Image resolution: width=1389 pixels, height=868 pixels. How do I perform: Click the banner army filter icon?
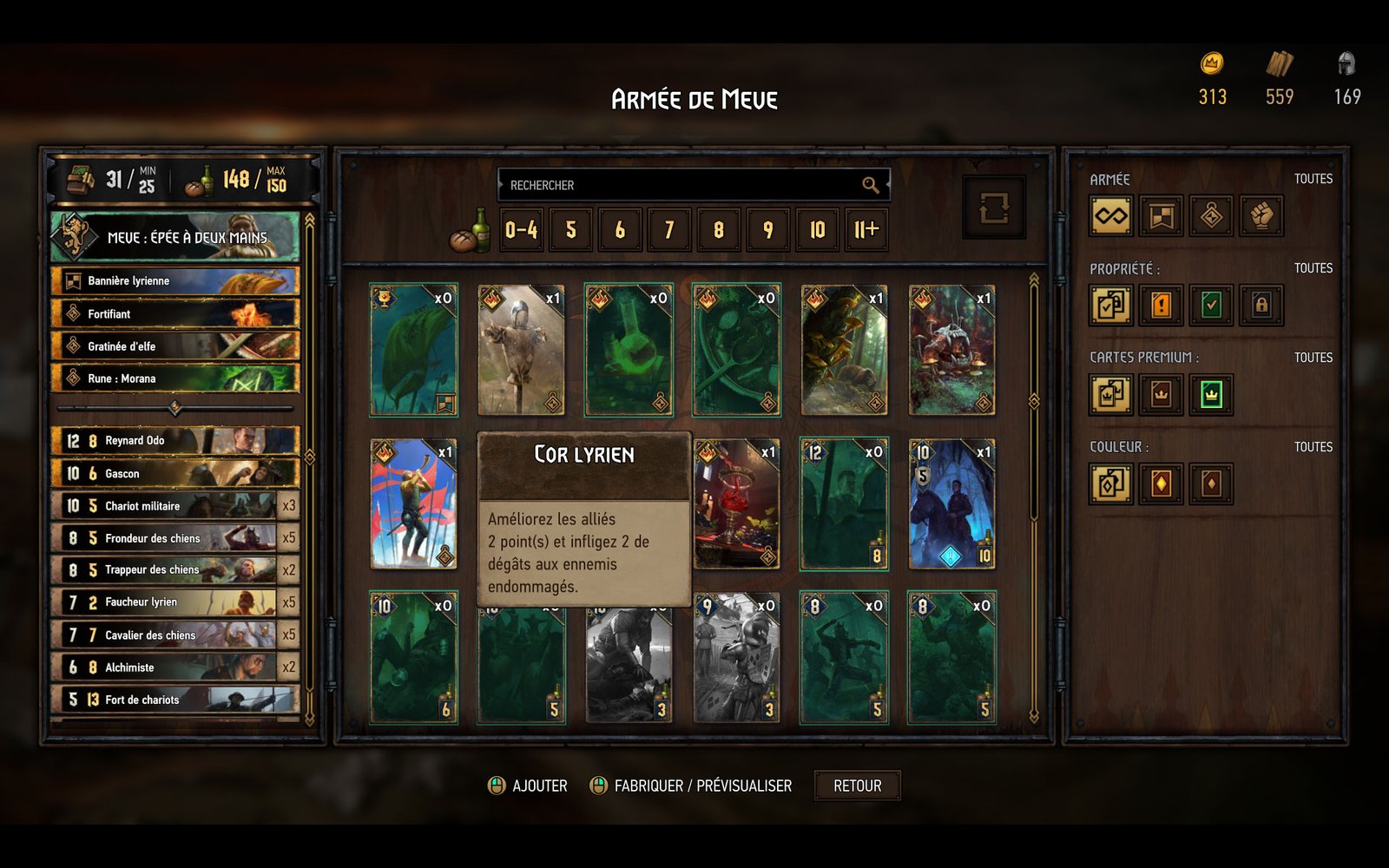coord(1159,215)
